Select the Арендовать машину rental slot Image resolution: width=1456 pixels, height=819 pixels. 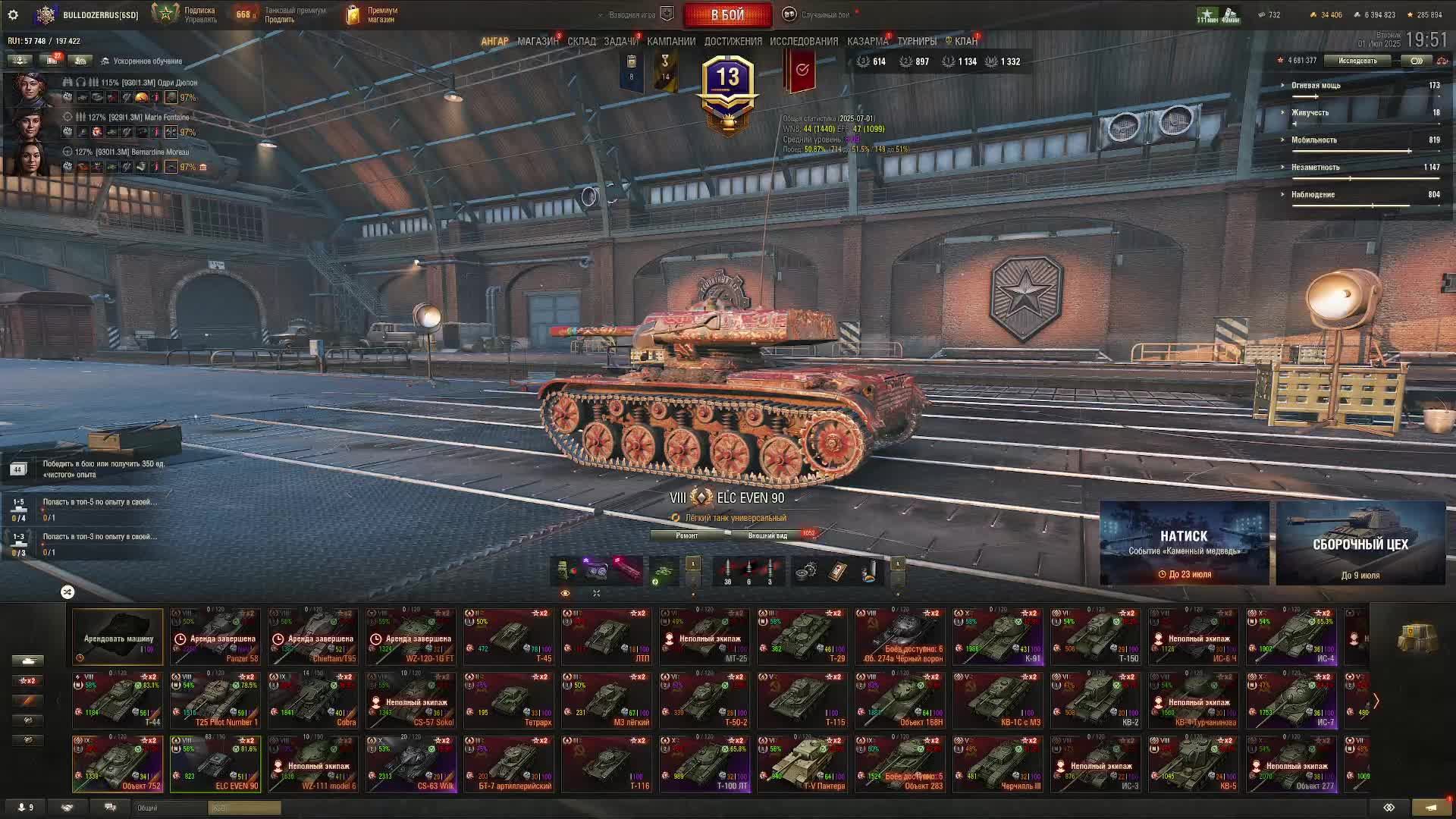coord(118,637)
